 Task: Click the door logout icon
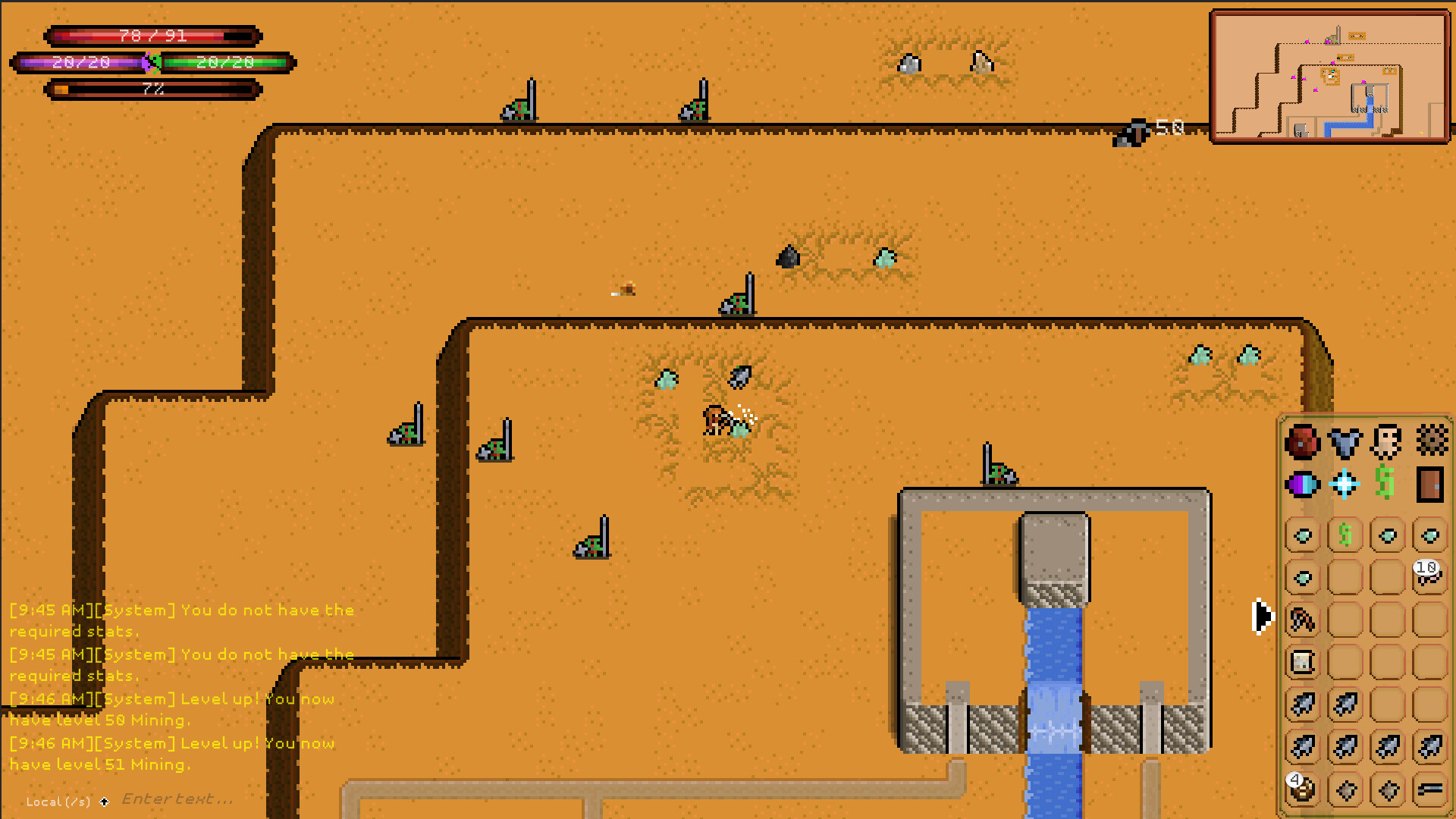point(1431,485)
